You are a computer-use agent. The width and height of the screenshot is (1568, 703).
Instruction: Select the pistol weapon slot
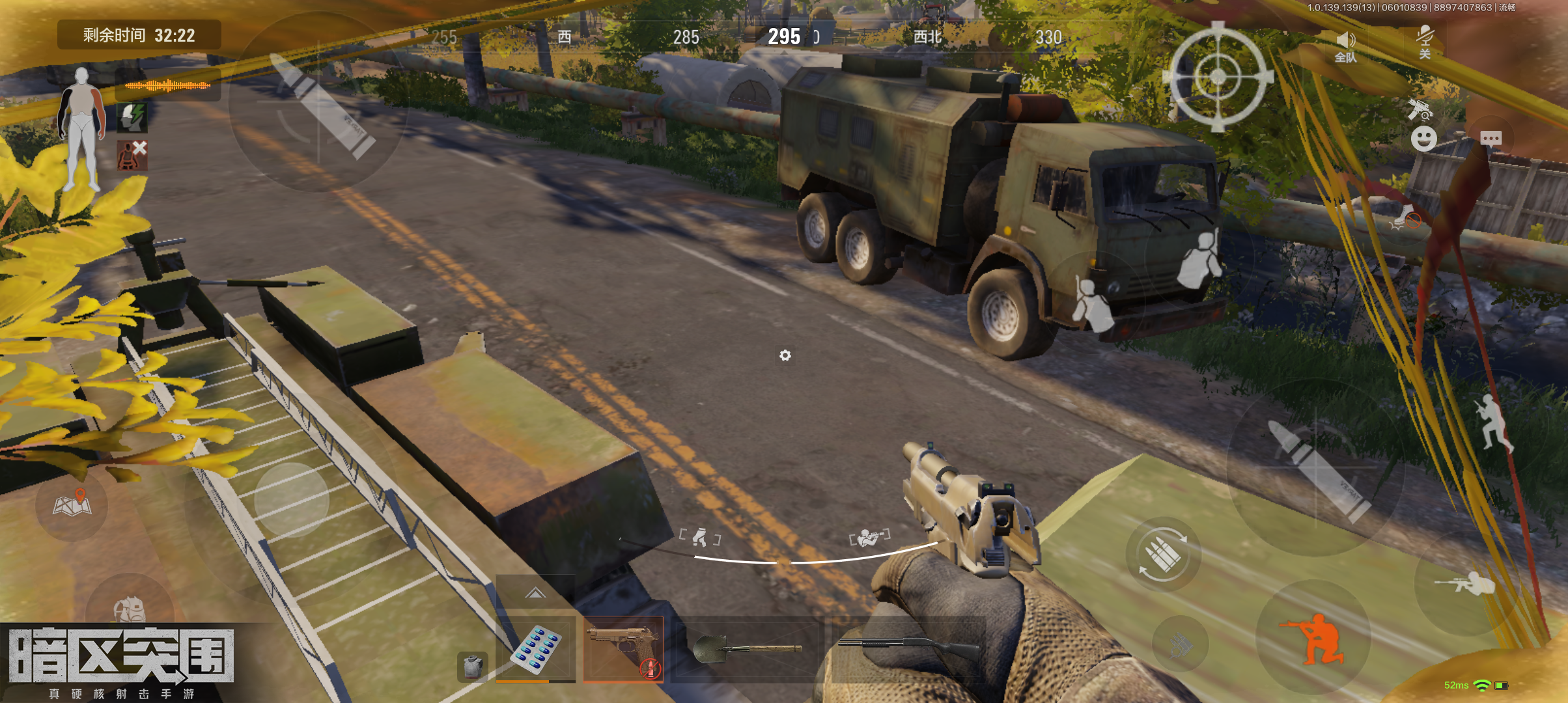(623, 648)
